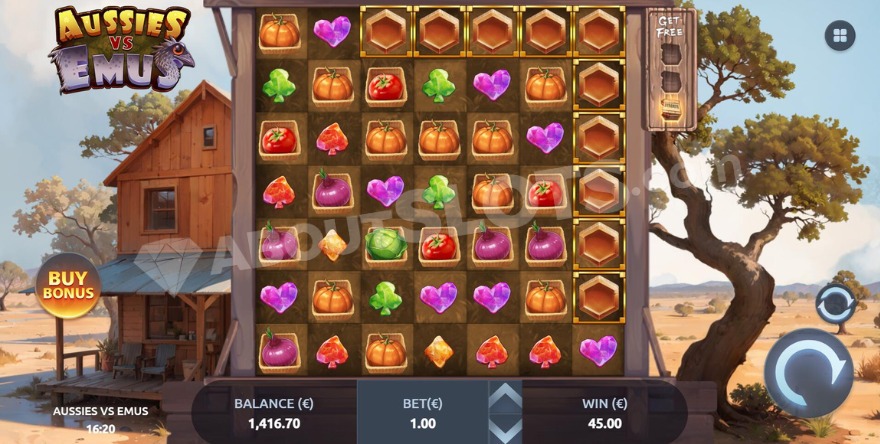Activate the small autoplay arrows button
This screenshot has height=444, width=880.
tap(835, 304)
